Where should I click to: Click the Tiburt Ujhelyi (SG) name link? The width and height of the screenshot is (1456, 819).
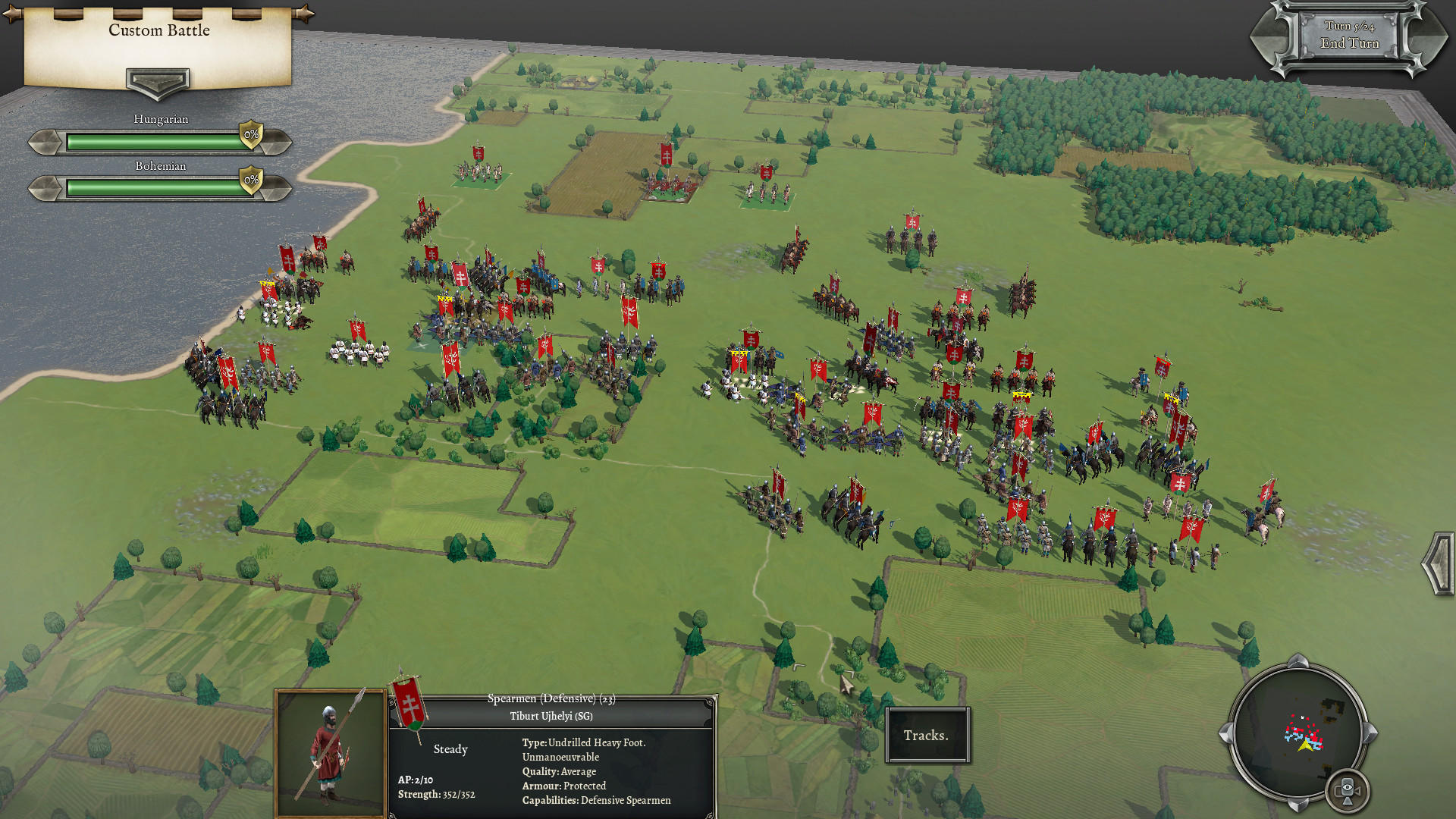(552, 715)
